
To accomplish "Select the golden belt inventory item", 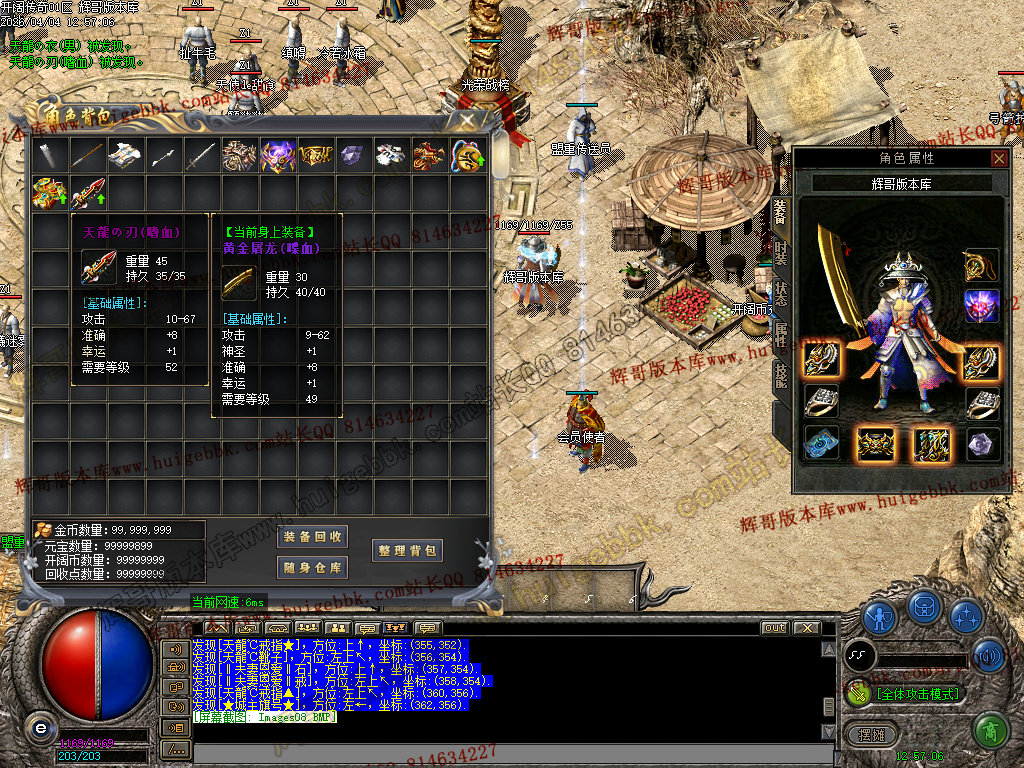I will [315, 155].
